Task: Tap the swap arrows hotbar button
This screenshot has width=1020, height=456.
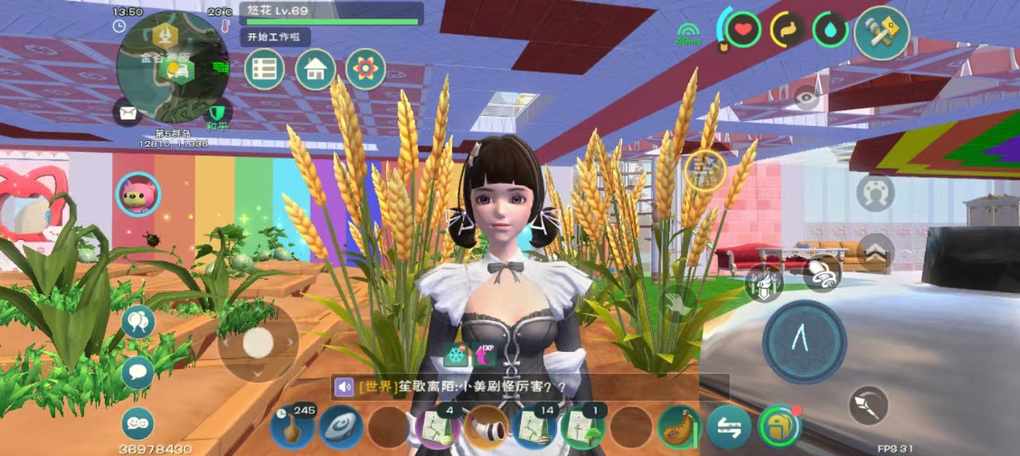Action: 729,428
